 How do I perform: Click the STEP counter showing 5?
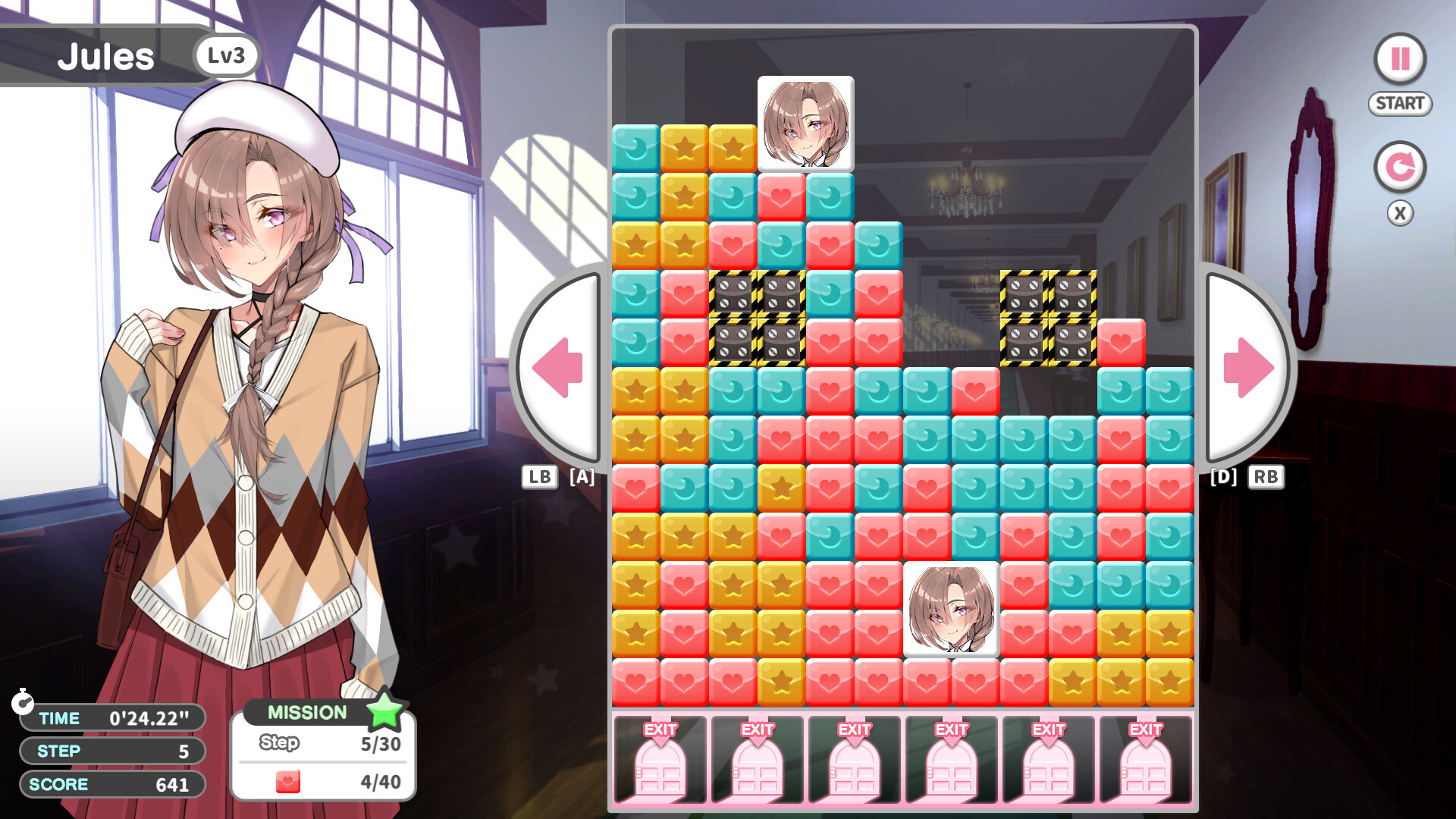click(x=112, y=752)
